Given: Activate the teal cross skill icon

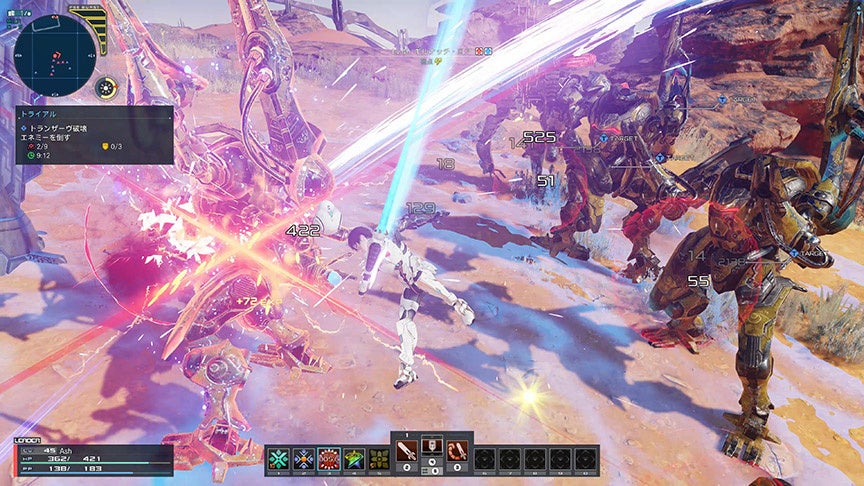Looking at the screenshot, I should pos(279,459).
